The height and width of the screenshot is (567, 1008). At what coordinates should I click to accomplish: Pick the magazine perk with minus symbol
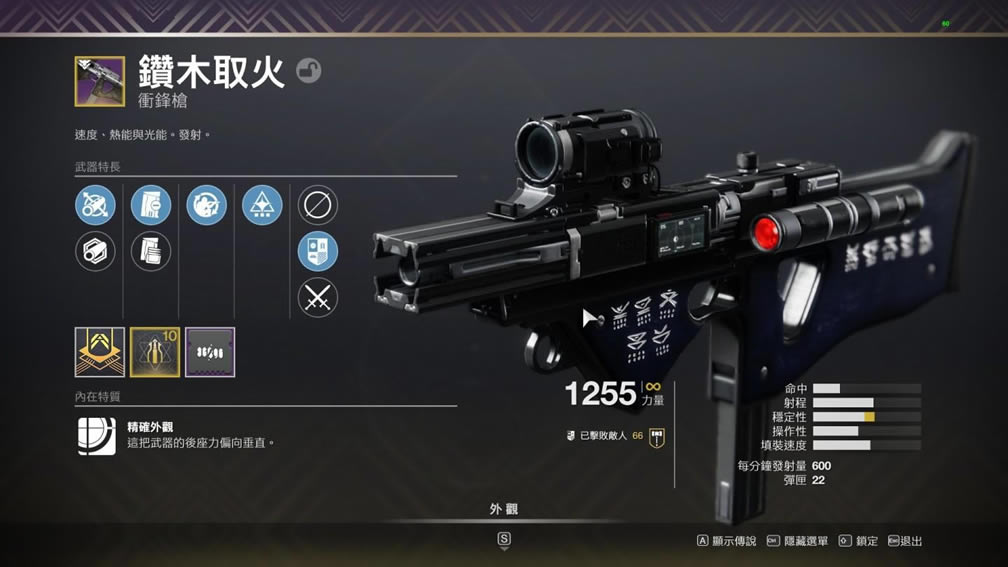point(150,205)
